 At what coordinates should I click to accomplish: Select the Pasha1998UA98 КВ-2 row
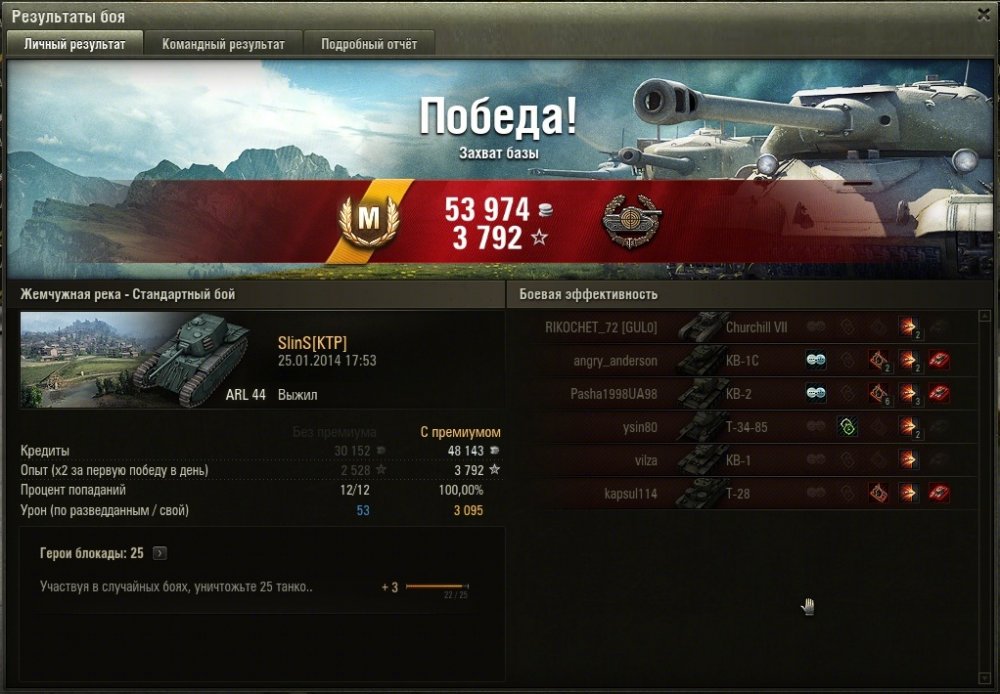pos(742,393)
